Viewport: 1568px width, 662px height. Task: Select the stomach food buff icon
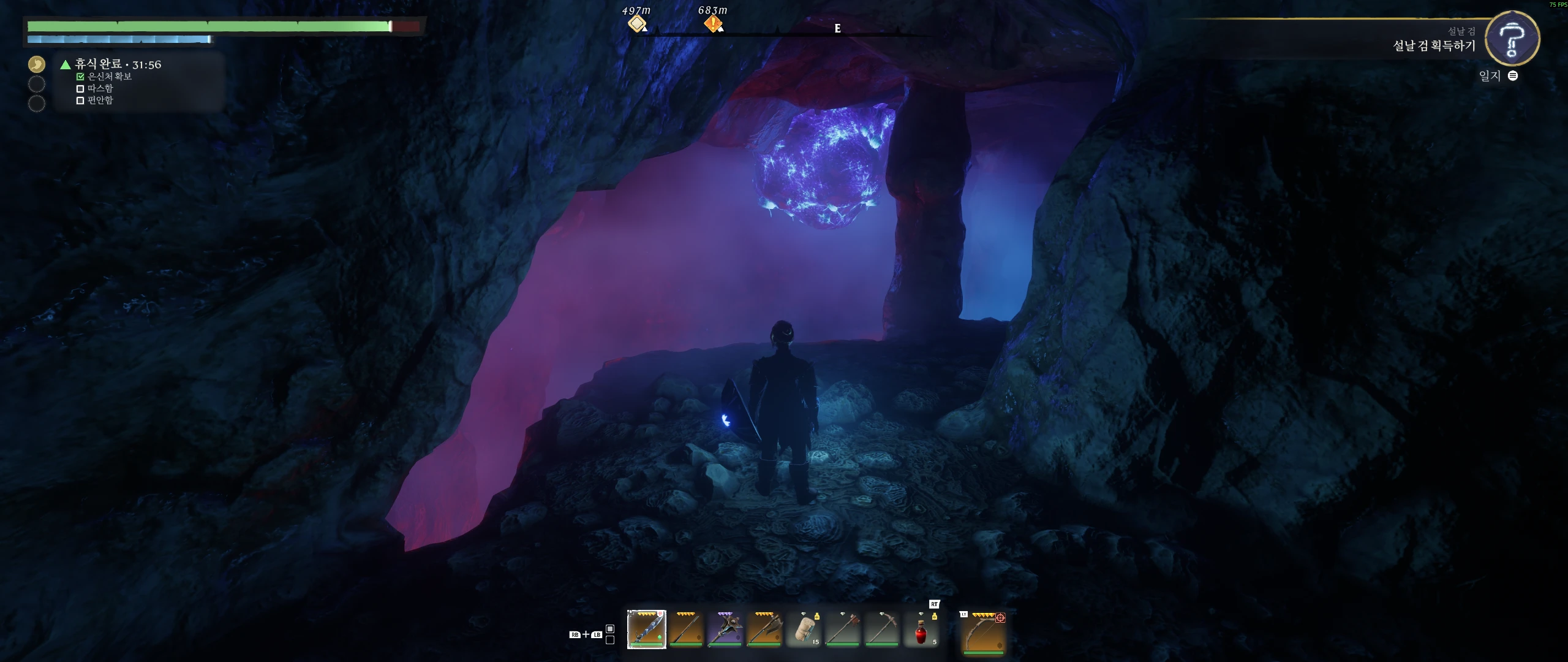coord(37,64)
